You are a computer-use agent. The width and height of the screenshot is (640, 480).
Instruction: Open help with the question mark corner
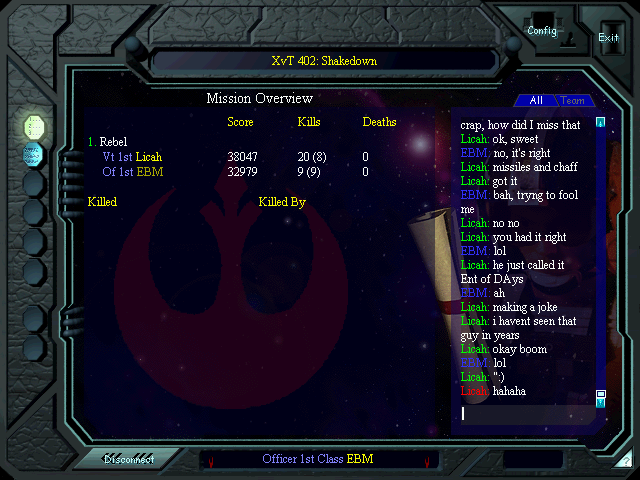(625, 461)
